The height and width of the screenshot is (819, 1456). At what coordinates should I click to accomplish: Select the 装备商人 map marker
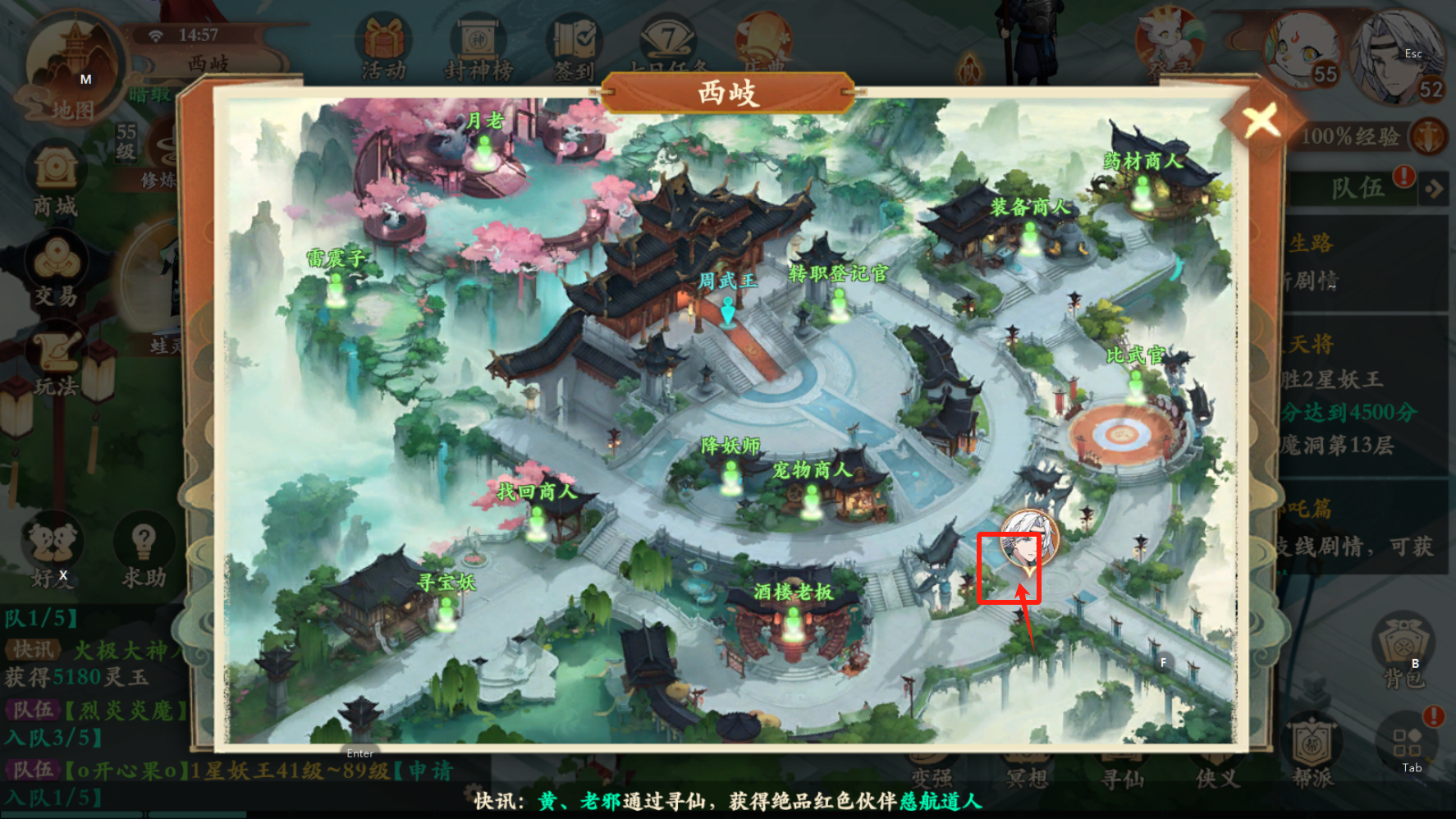pyautogui.click(x=1029, y=236)
